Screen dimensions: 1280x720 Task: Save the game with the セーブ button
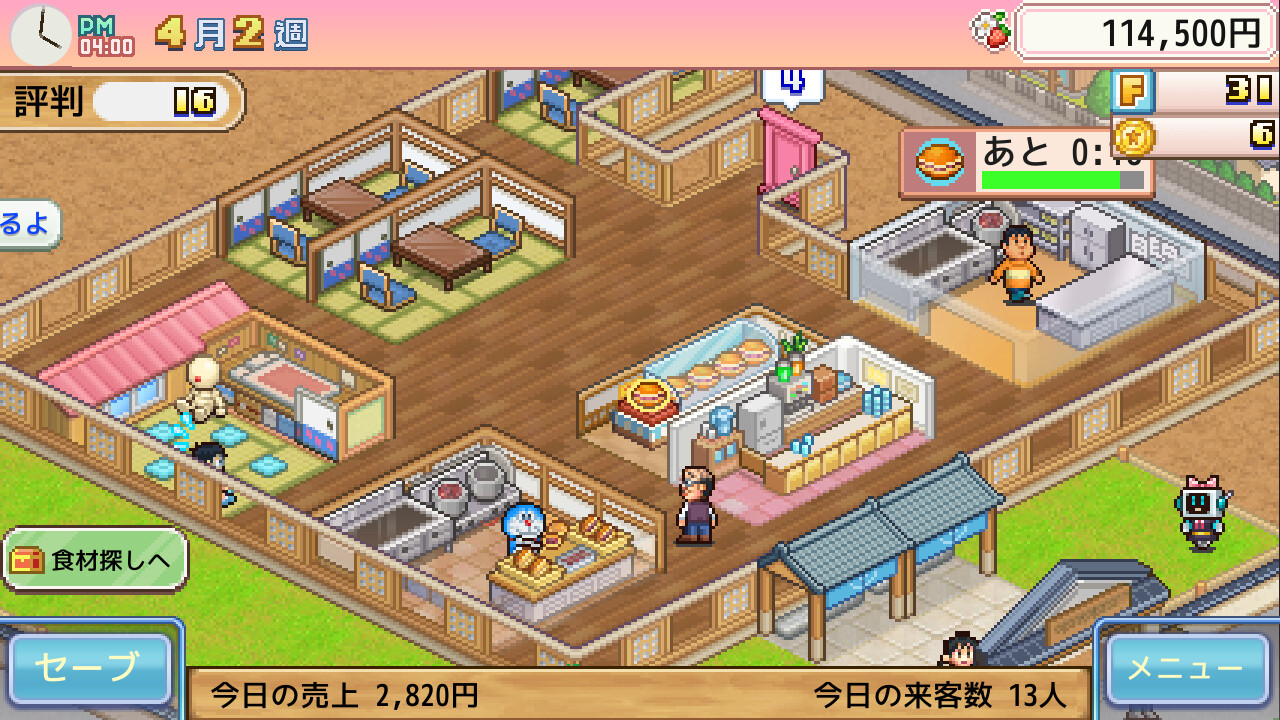pos(90,667)
